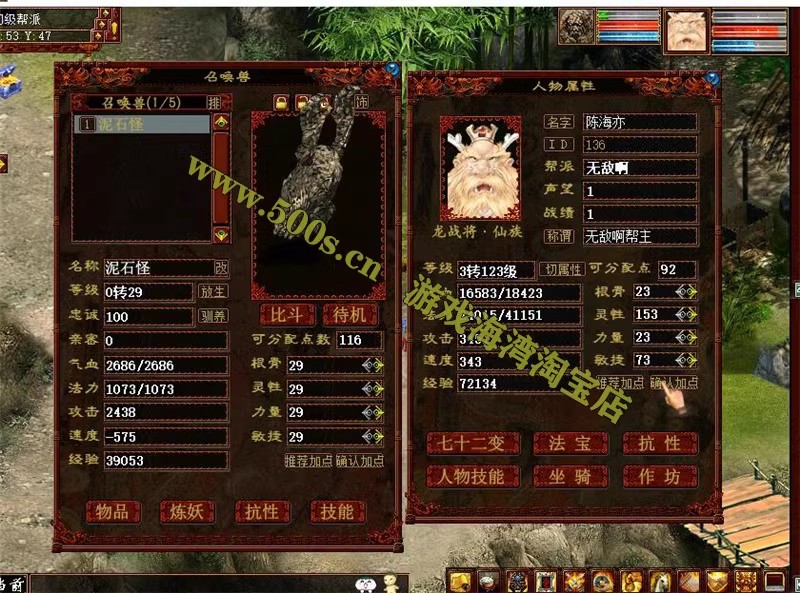Click the 称谓 title button
The width and height of the screenshot is (800, 593).
pyautogui.click(x=559, y=237)
